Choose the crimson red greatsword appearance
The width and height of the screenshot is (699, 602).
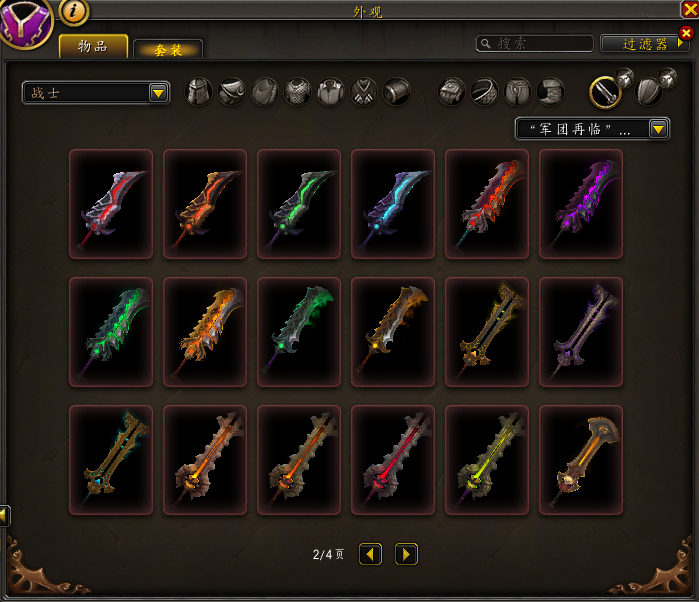[393, 460]
